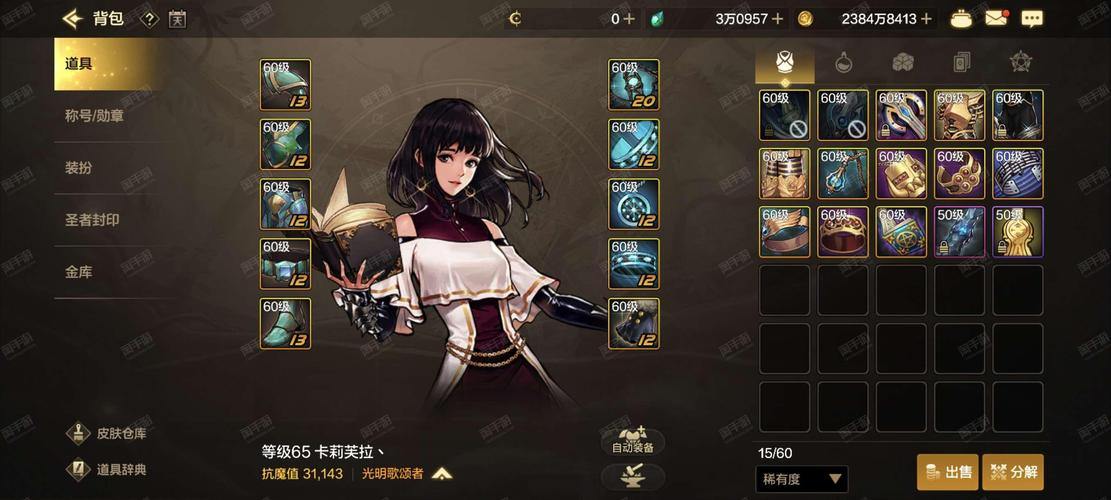The image size is (1111, 500).
Task: Click the 分解 disassemble button
Action: pyautogui.click(x=1012, y=472)
